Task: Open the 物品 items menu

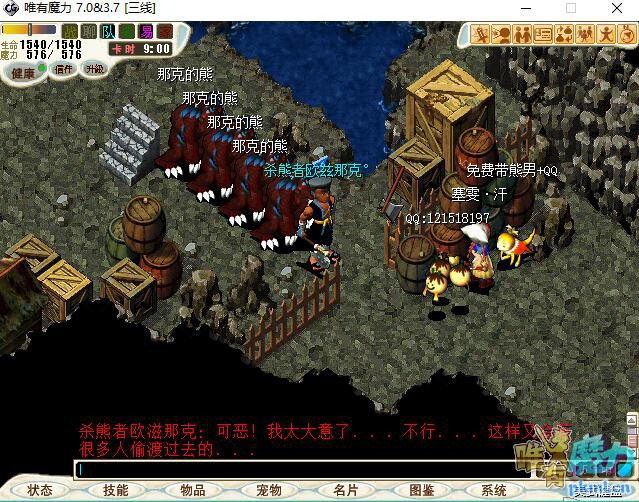Action: 192,490
